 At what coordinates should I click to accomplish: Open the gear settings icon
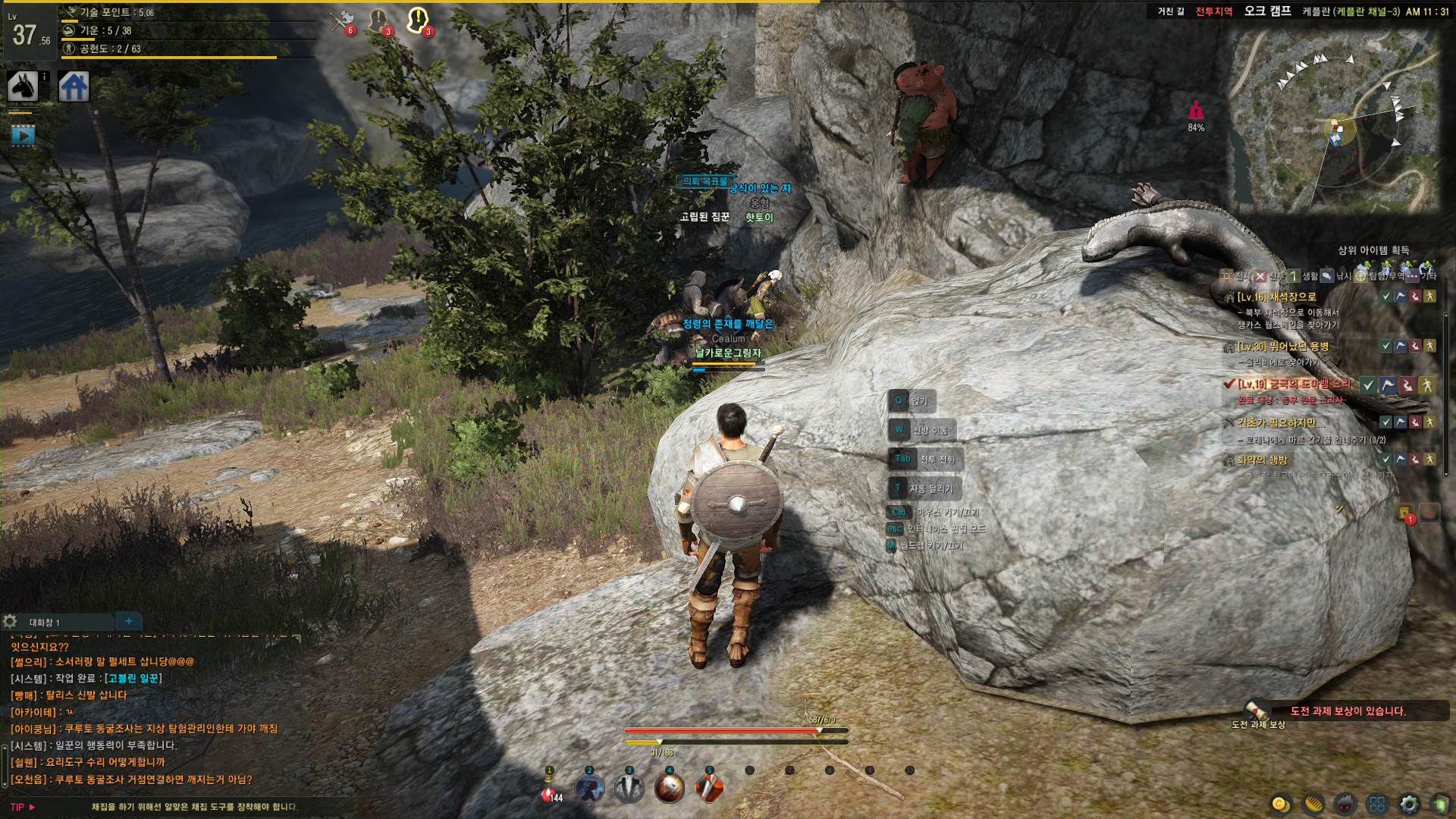click(1409, 804)
